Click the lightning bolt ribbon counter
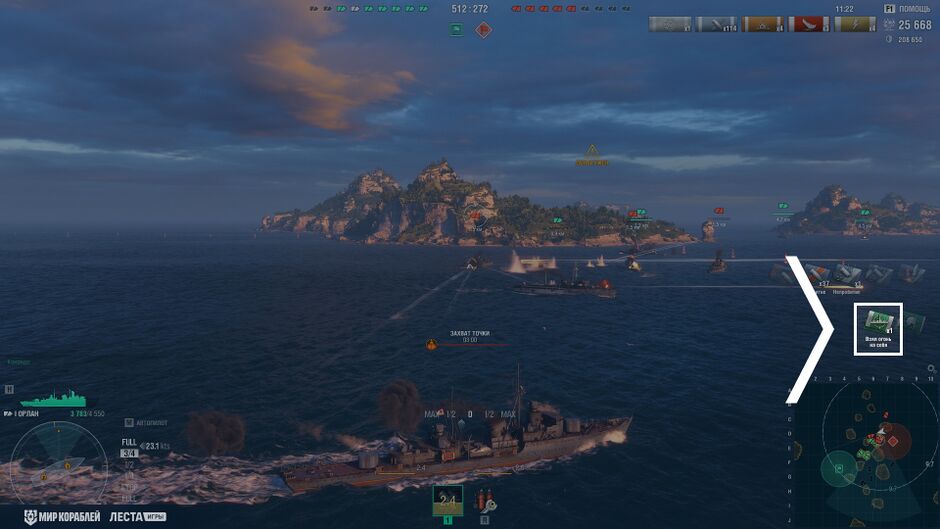Image resolution: width=940 pixels, height=529 pixels. click(x=854, y=24)
